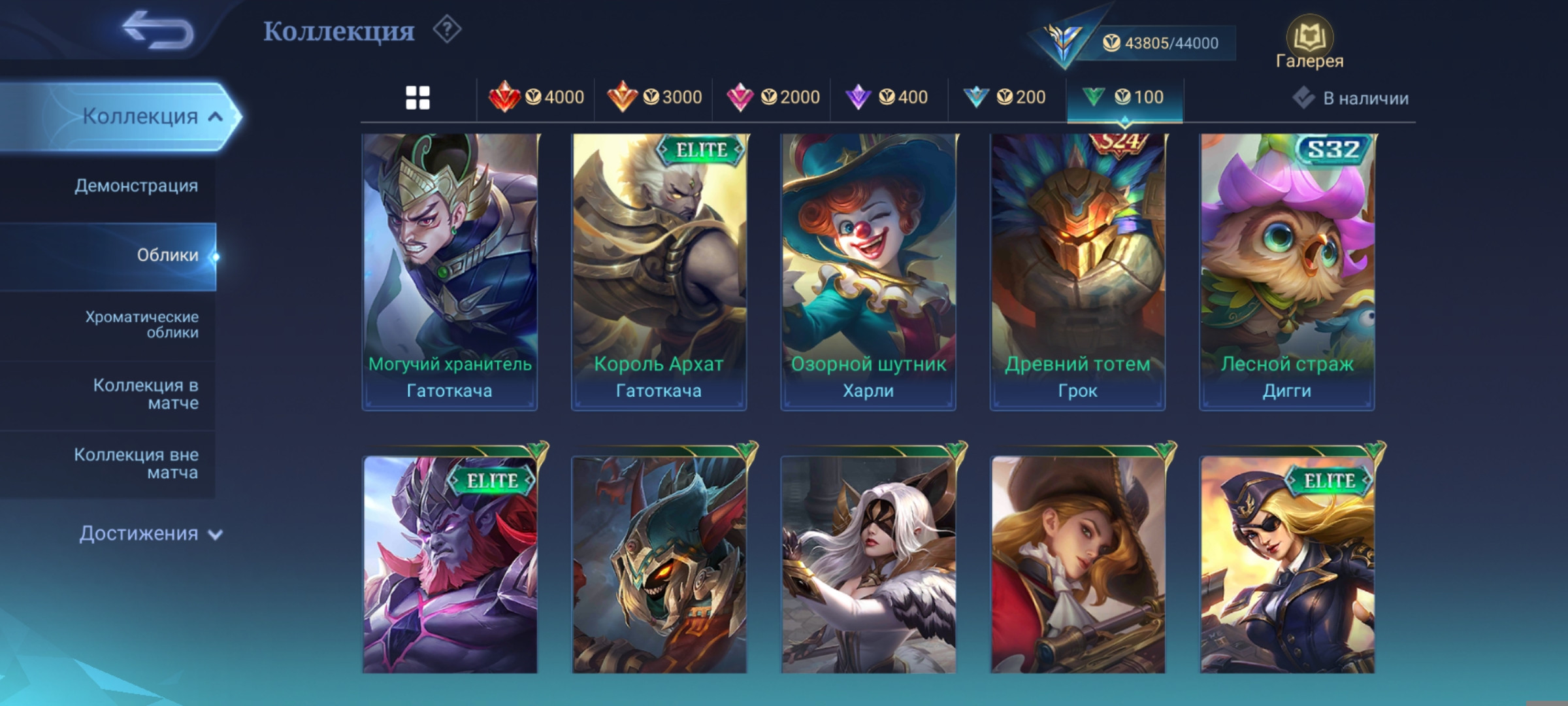
Task: Switch to the 4000 points tier tab
Action: pyautogui.click(x=536, y=98)
